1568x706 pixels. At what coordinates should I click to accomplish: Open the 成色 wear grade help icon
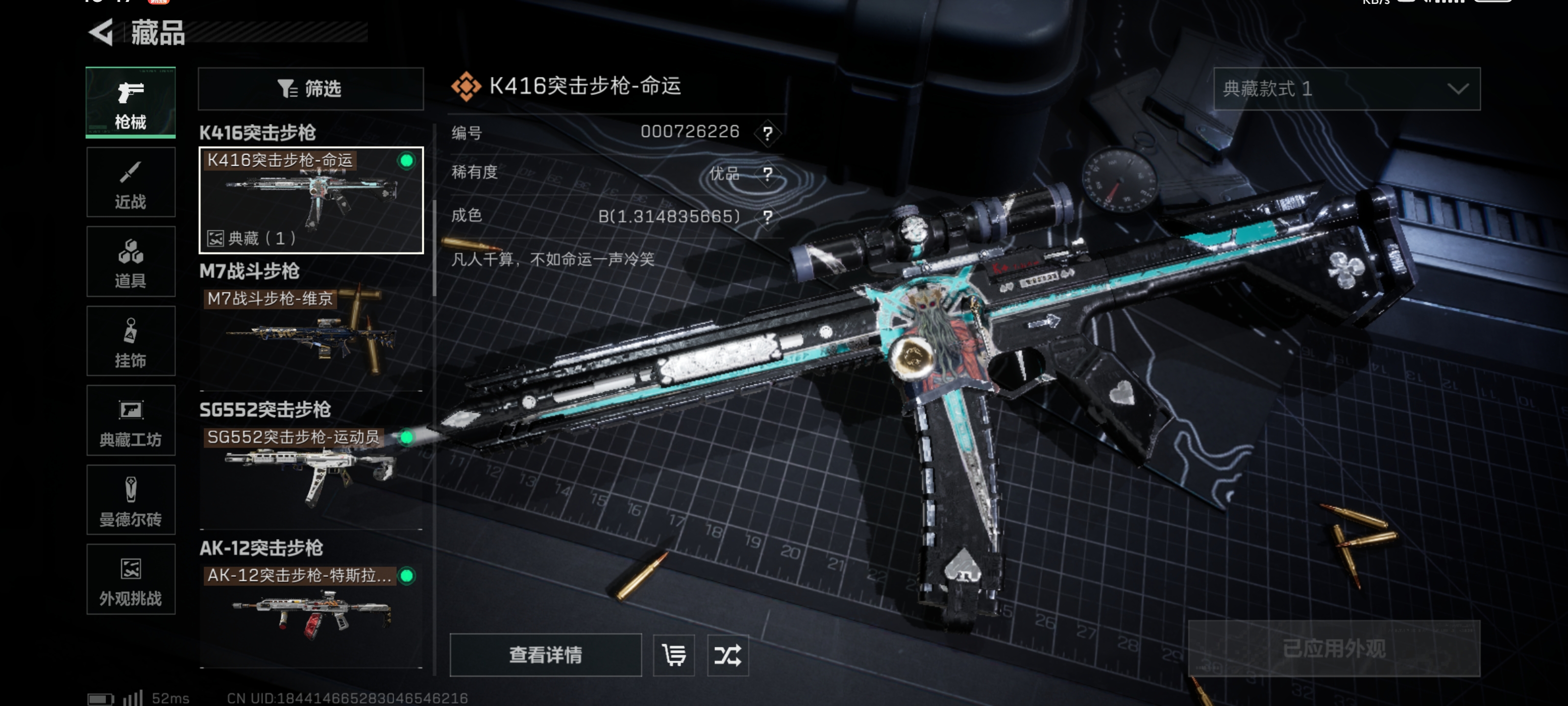click(x=767, y=217)
